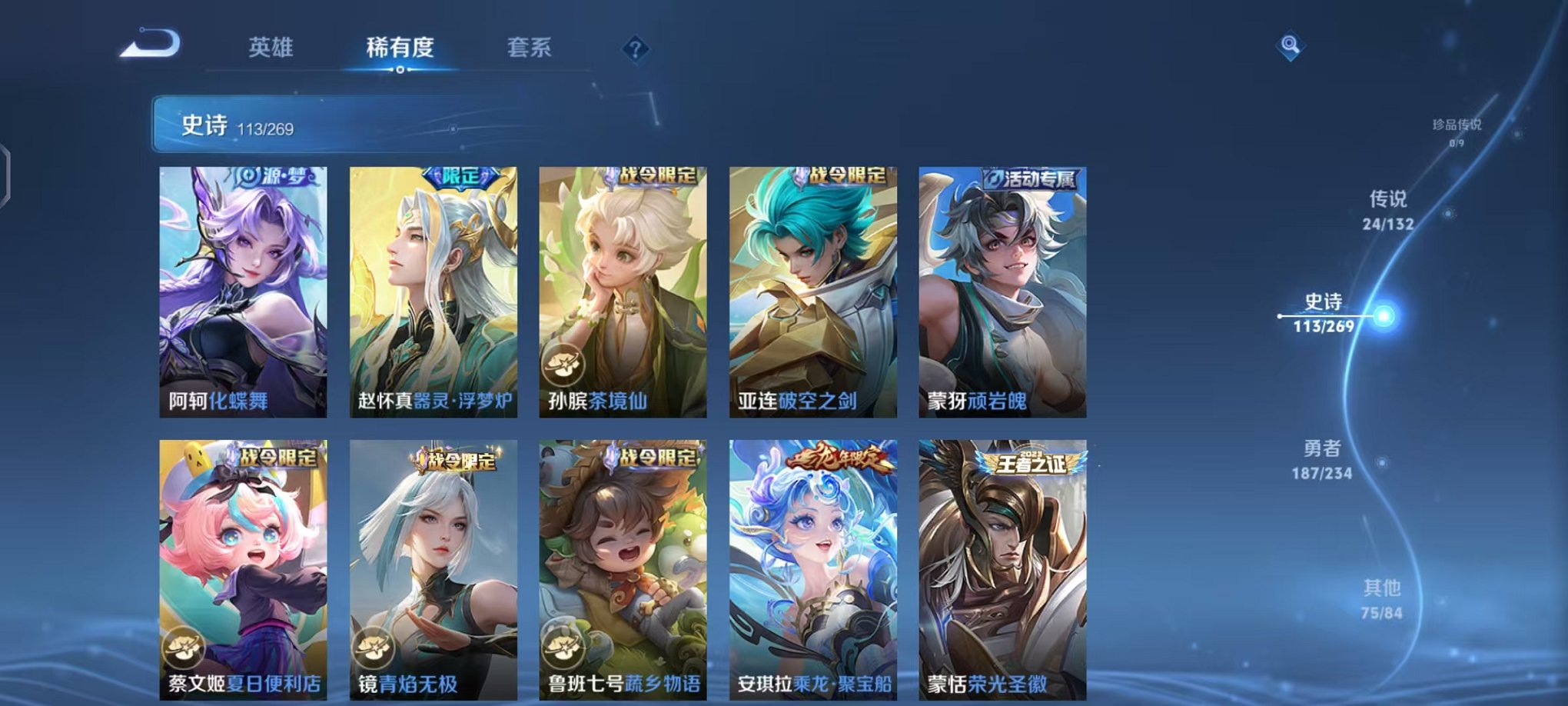The width and height of the screenshot is (1568, 706).
Task: Select the 稀有度 tab
Action: click(x=400, y=48)
